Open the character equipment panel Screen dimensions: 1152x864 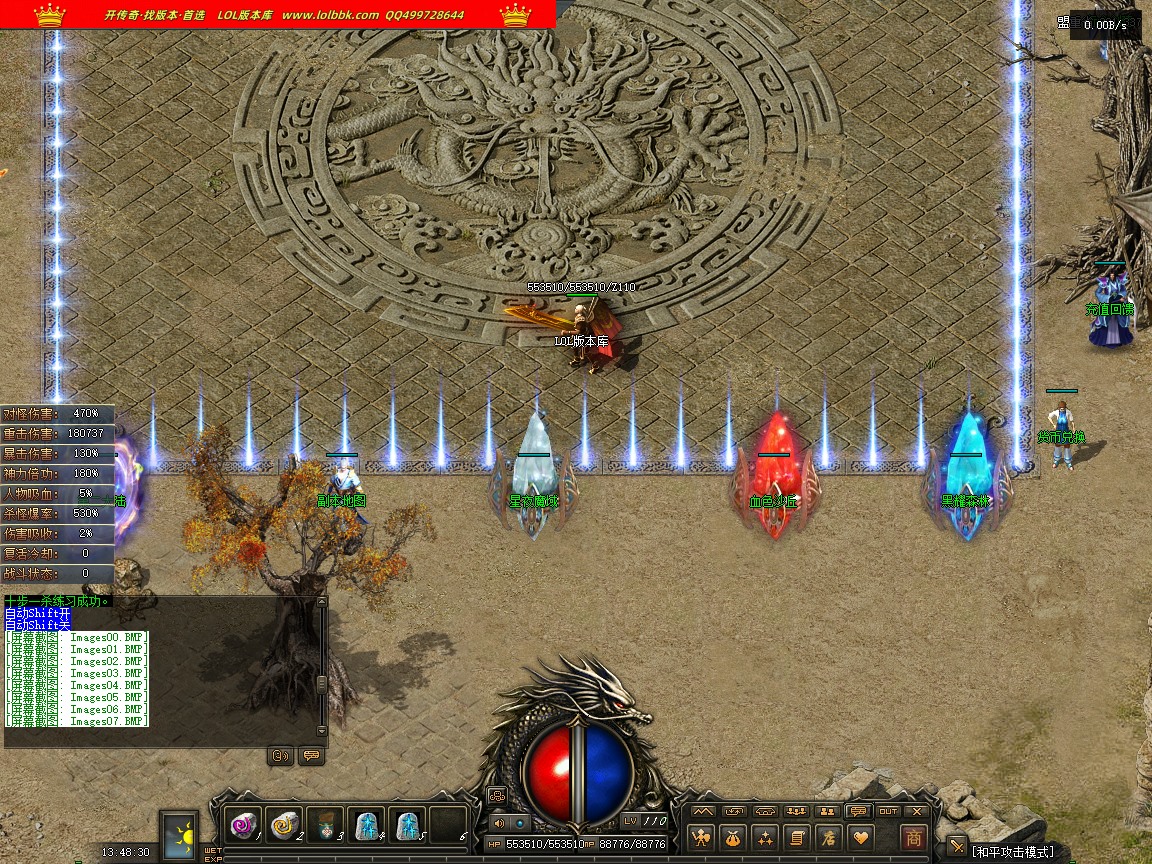tap(703, 838)
